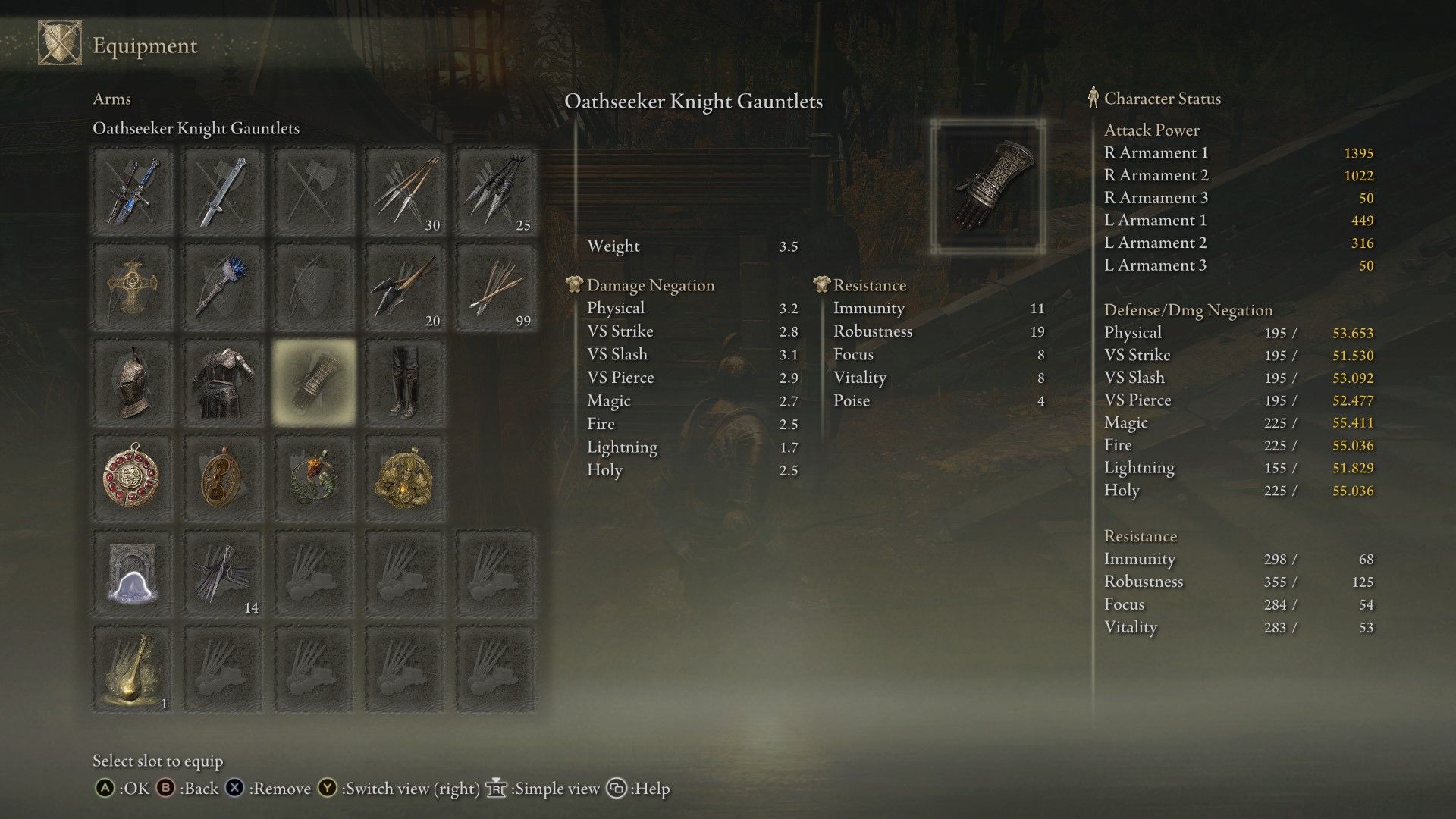Select the greaves armor slot
The image size is (1456, 819).
[x=406, y=383]
